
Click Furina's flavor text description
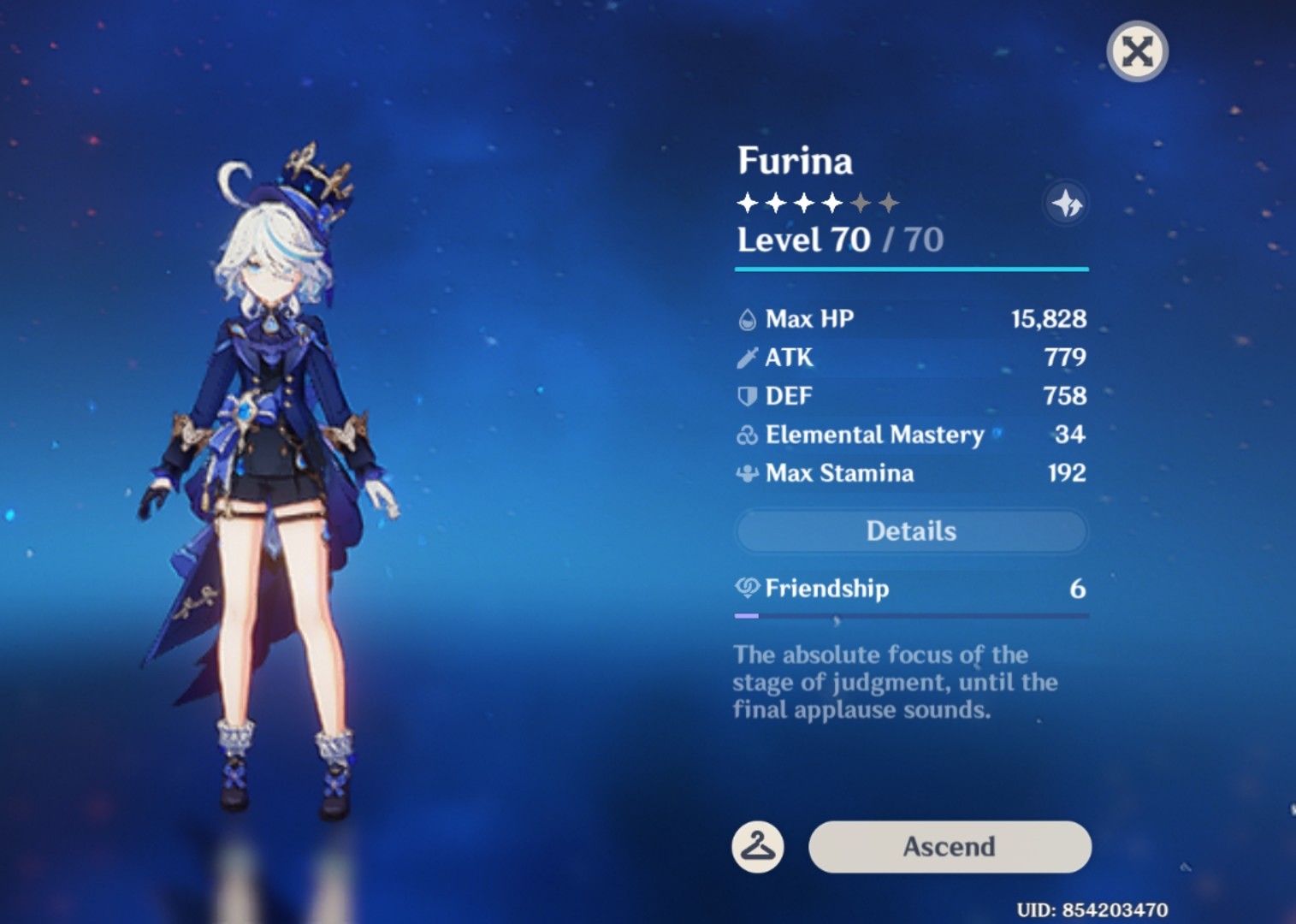[894, 682]
